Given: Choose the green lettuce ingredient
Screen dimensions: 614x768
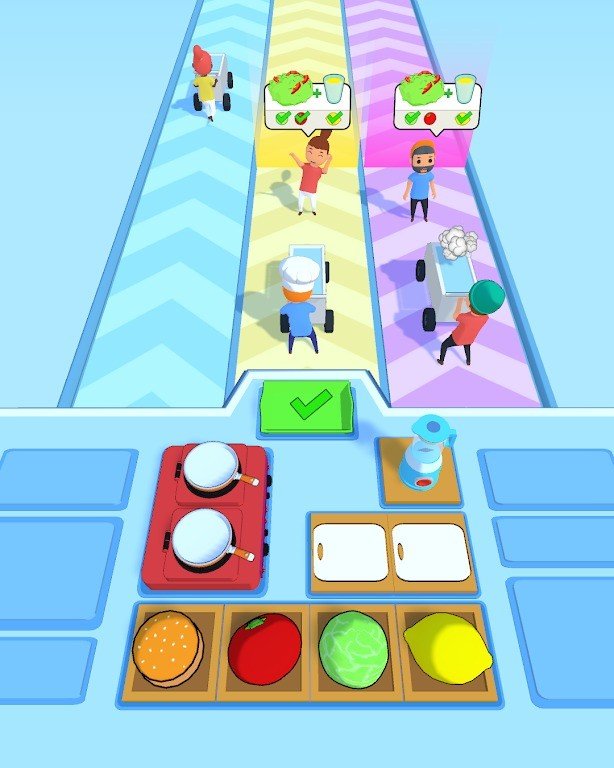Looking at the screenshot, I should 352,648.
